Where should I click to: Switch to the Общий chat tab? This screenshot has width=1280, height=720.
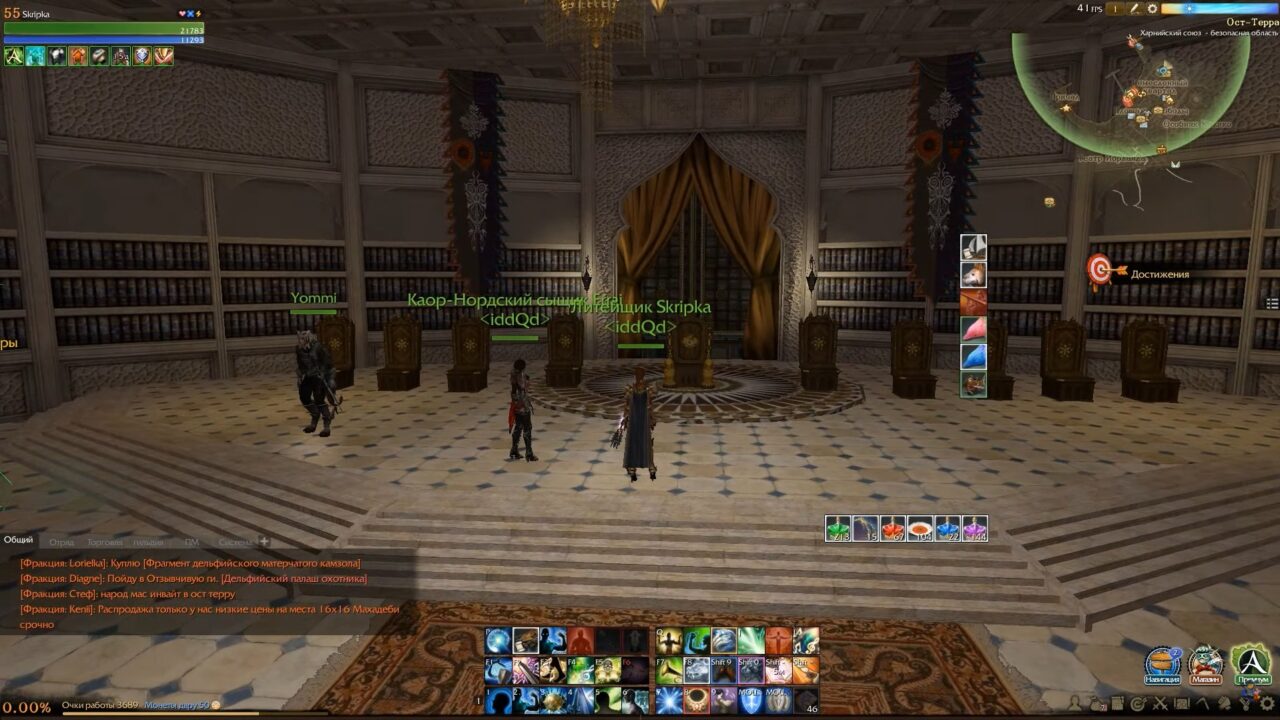tap(18, 540)
